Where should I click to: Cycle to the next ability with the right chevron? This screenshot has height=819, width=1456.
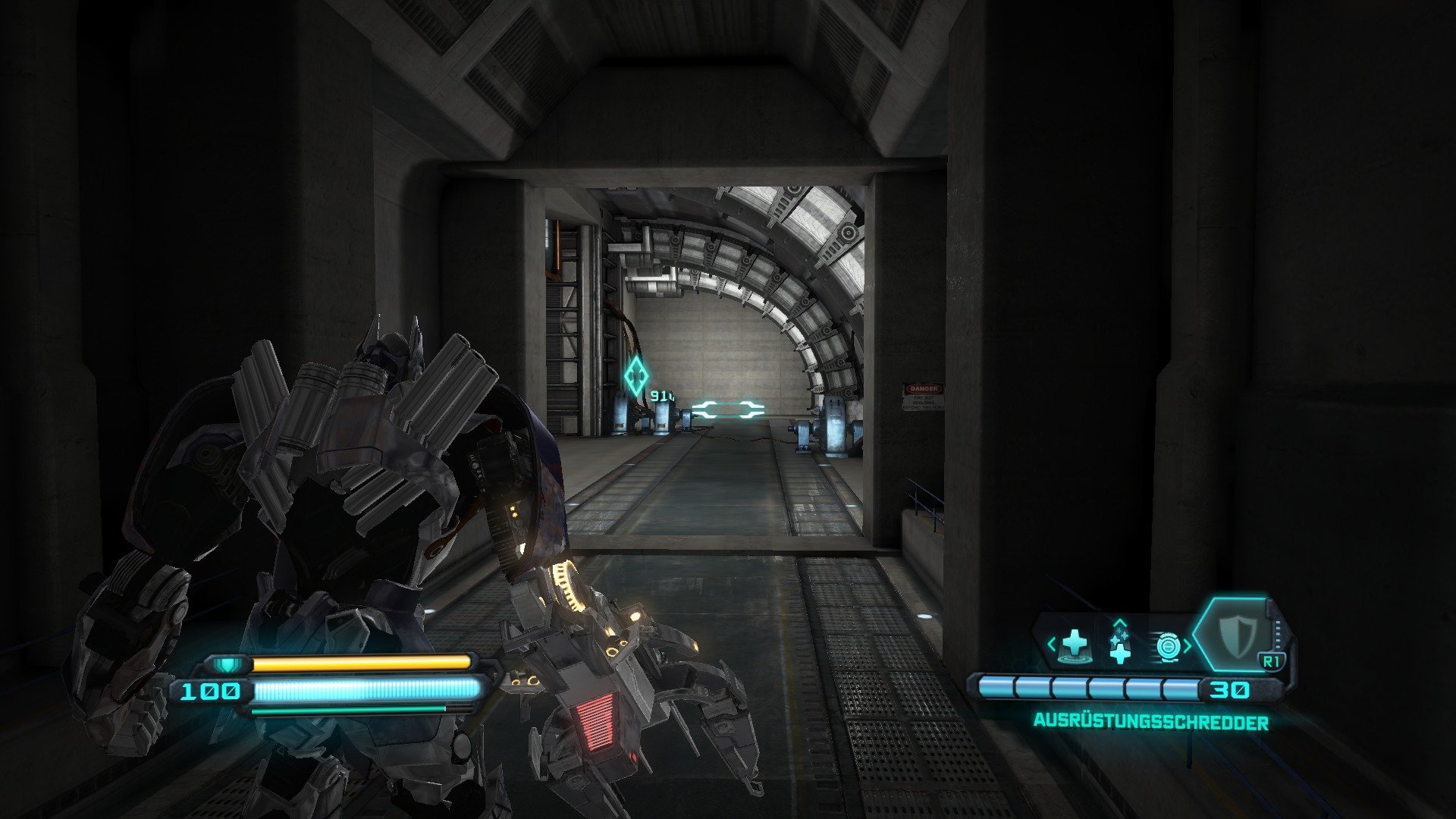click(1188, 644)
